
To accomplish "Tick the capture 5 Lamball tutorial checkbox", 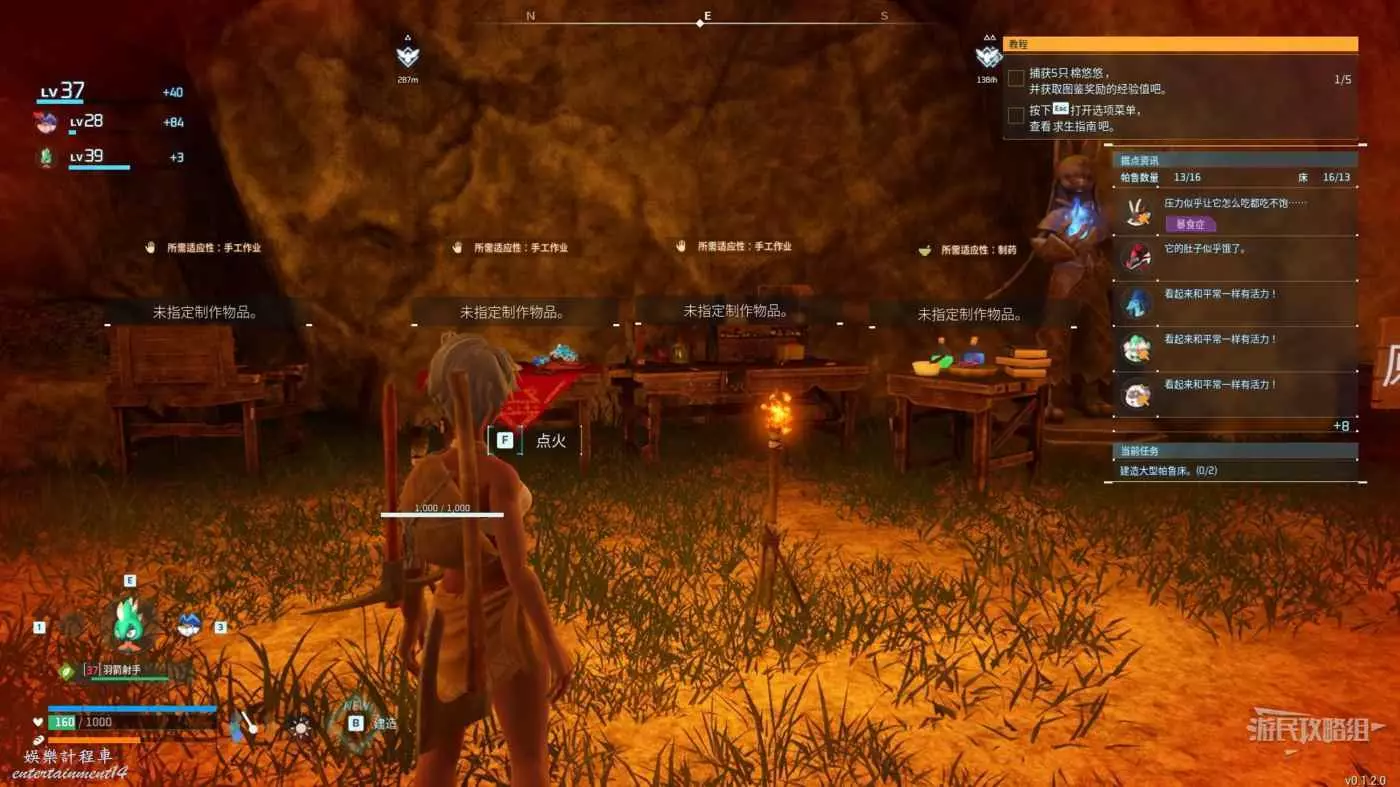I will pyautogui.click(x=1016, y=78).
